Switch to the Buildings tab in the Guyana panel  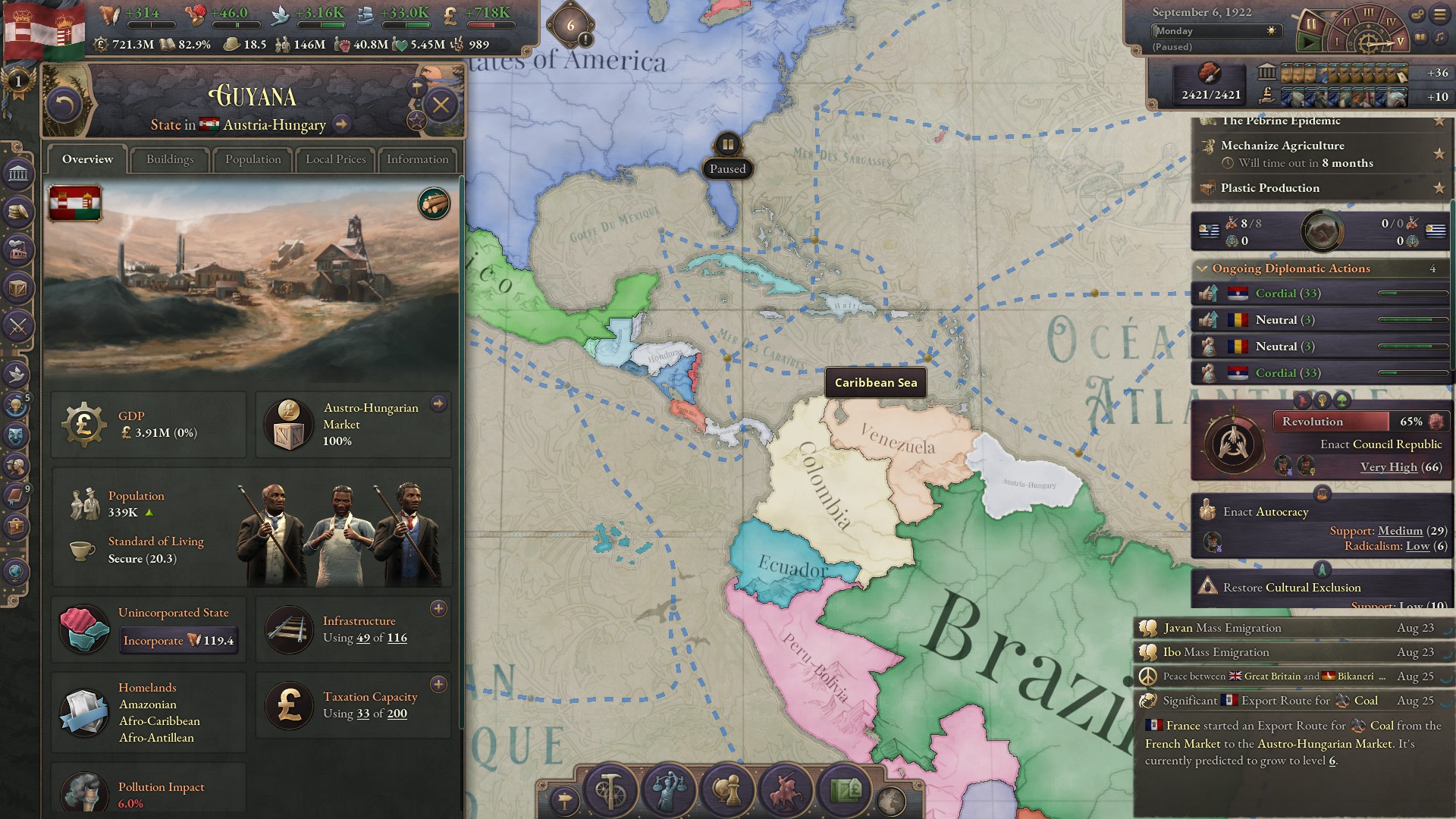tap(169, 159)
